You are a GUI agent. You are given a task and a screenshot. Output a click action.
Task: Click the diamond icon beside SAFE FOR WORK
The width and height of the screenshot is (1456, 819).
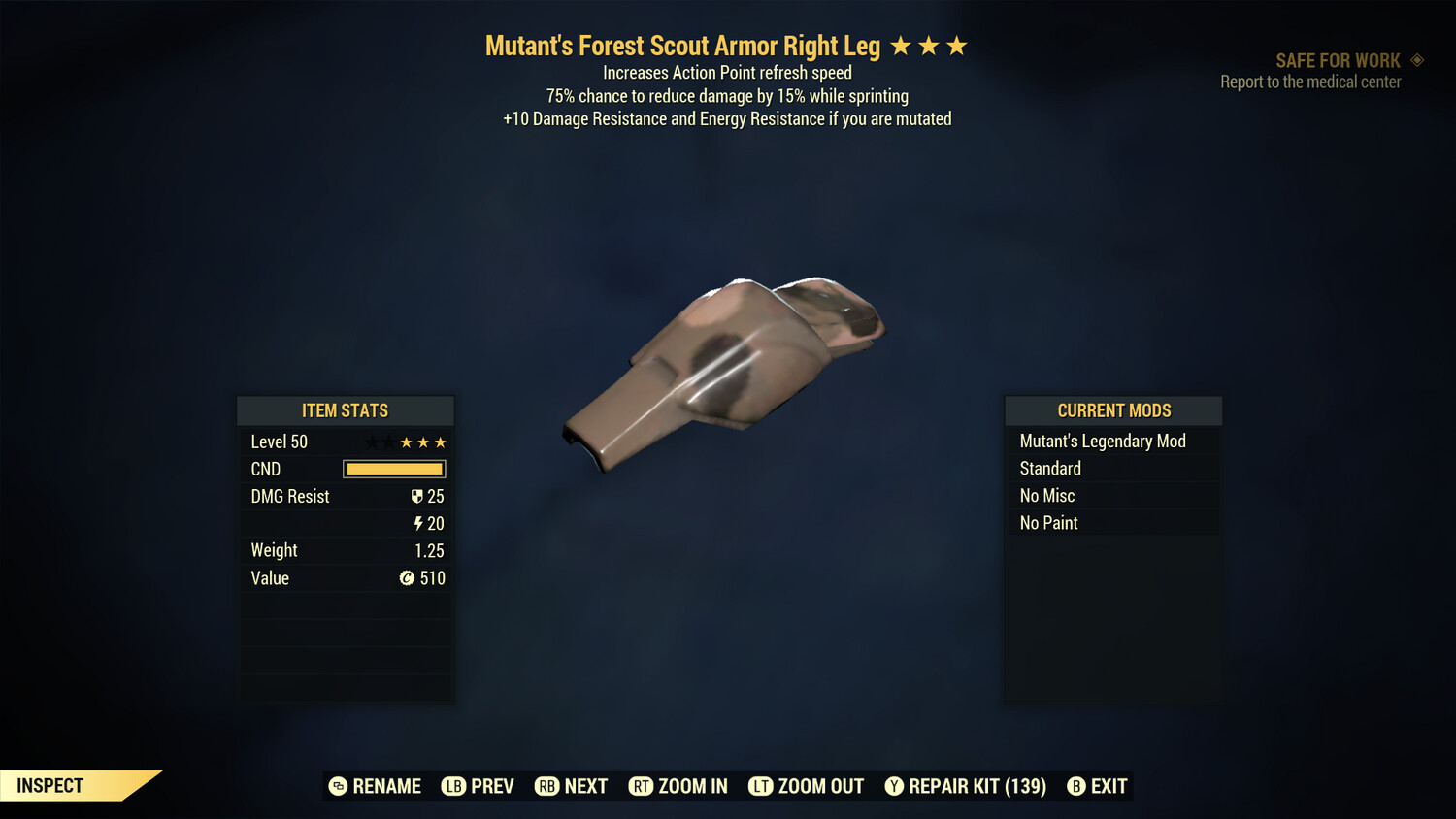tap(1416, 59)
